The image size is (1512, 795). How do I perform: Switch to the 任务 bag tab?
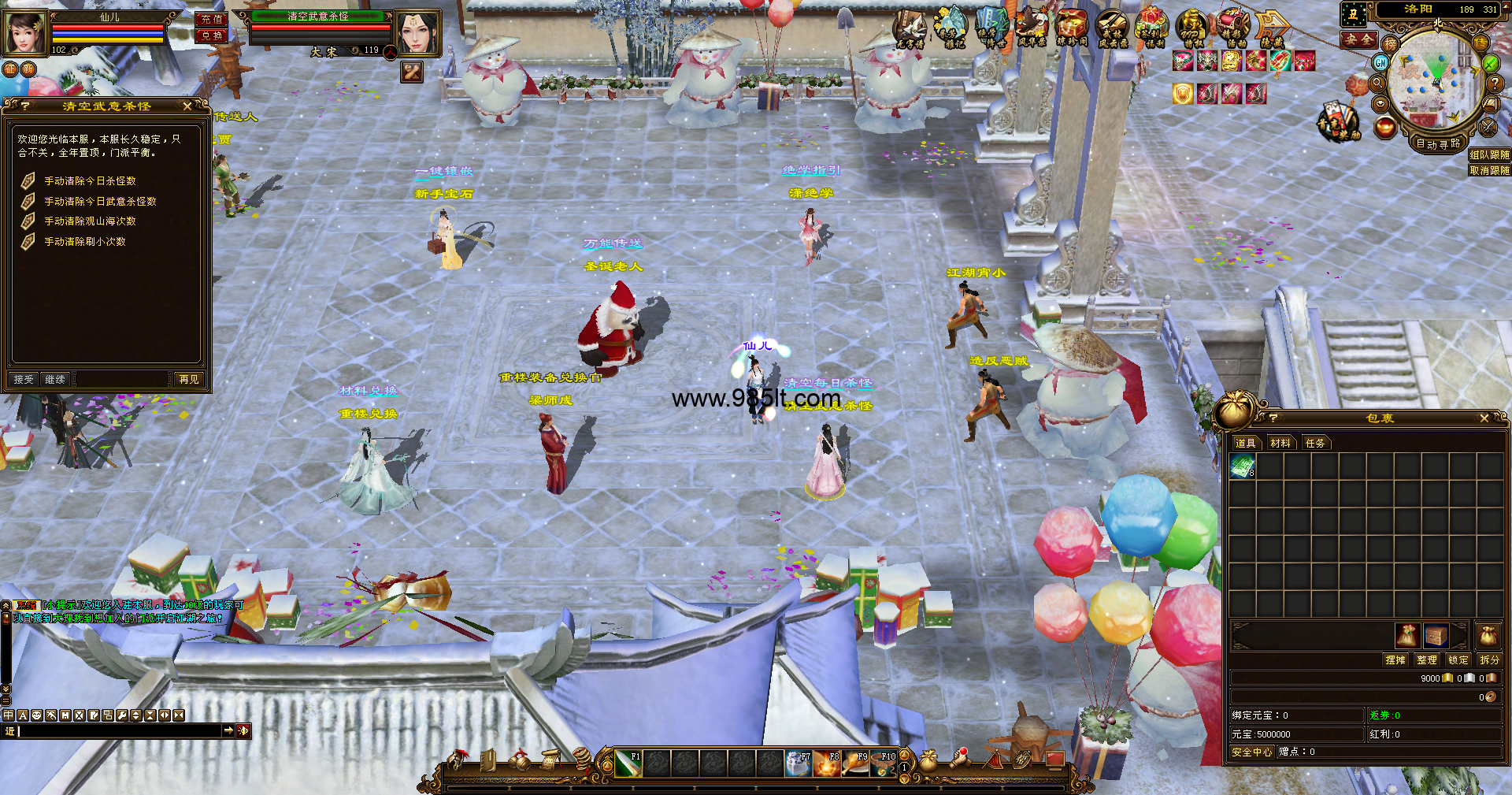click(1315, 444)
